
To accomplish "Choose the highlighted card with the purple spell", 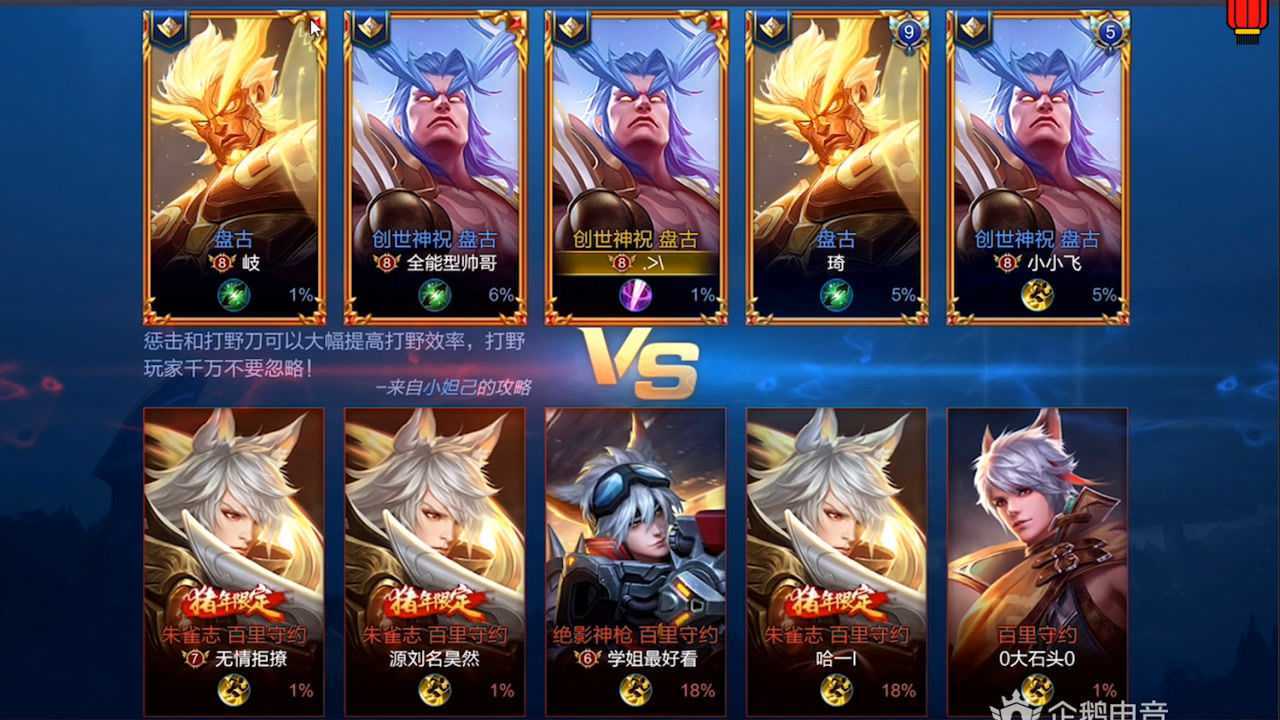I will coord(636,167).
